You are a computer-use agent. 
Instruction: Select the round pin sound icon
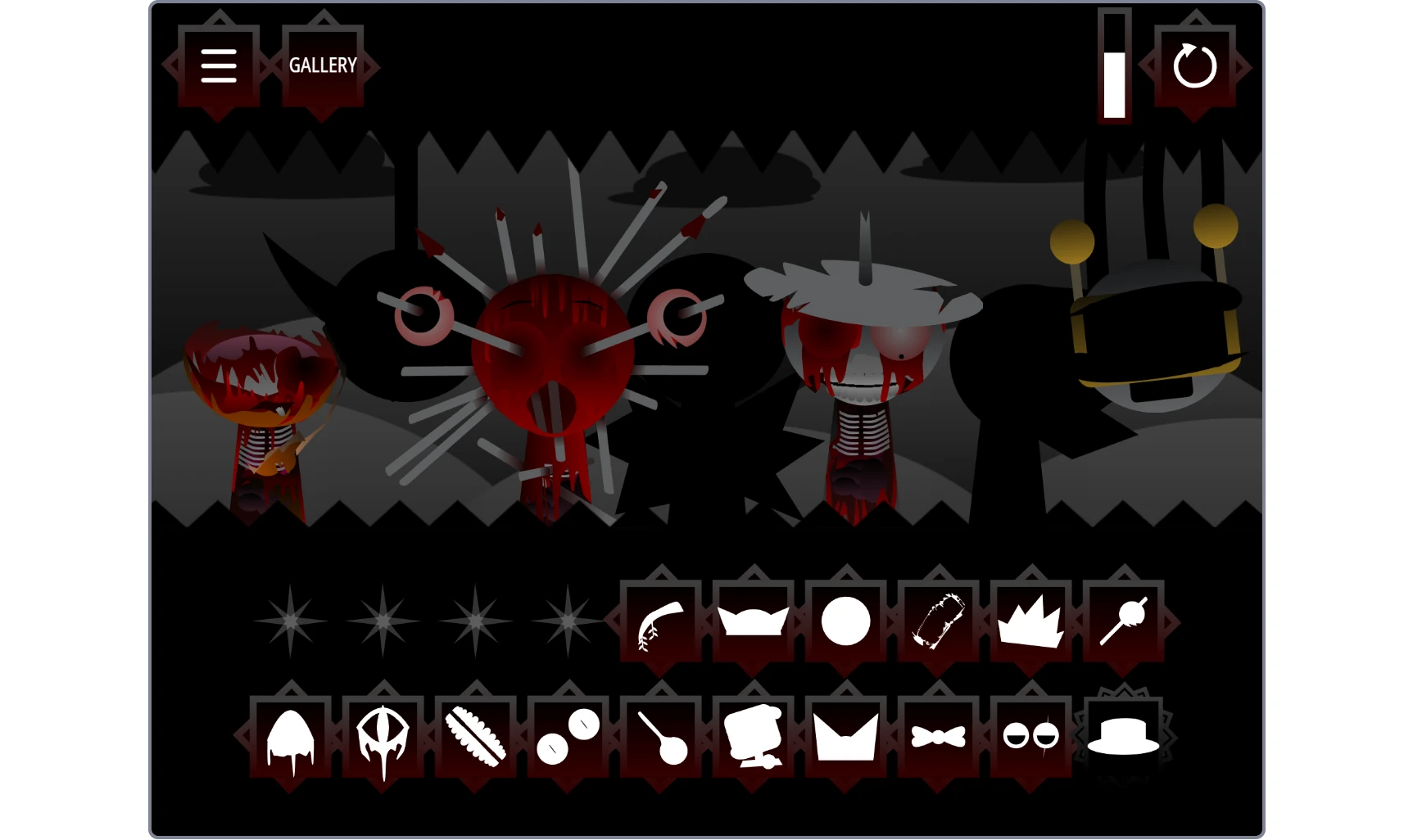tap(664, 737)
